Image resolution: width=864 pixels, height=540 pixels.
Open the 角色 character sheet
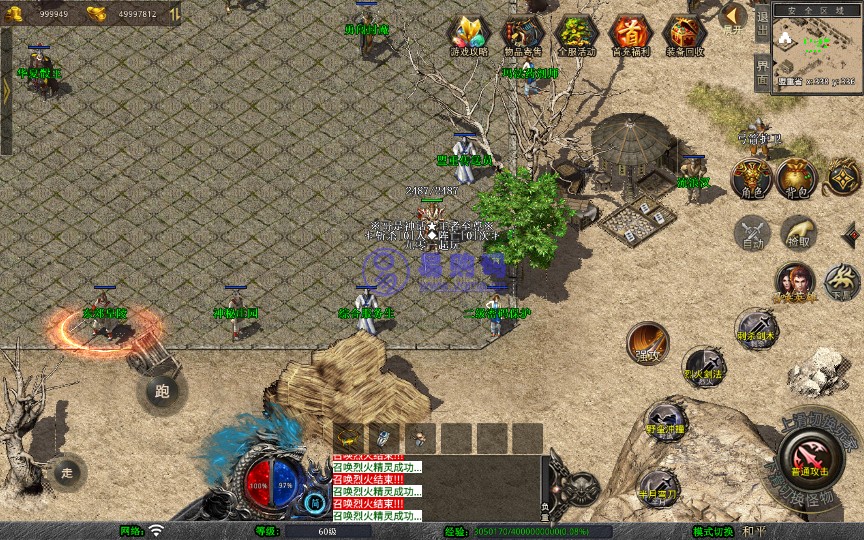tap(752, 177)
